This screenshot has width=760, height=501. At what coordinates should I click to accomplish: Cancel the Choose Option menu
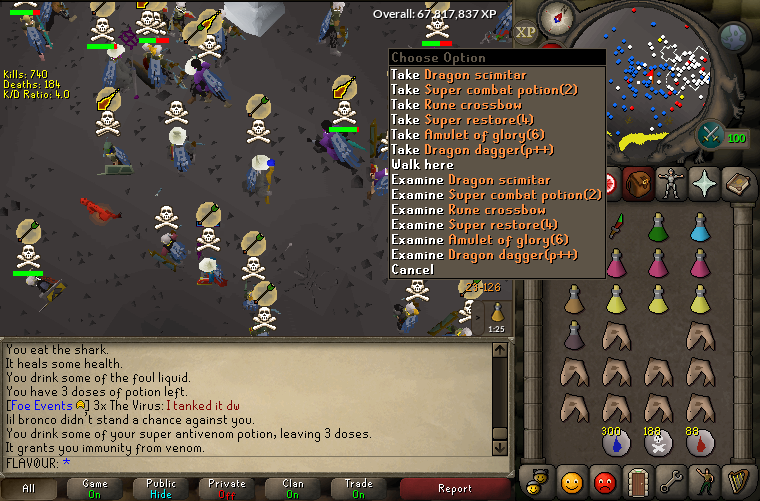click(412, 270)
